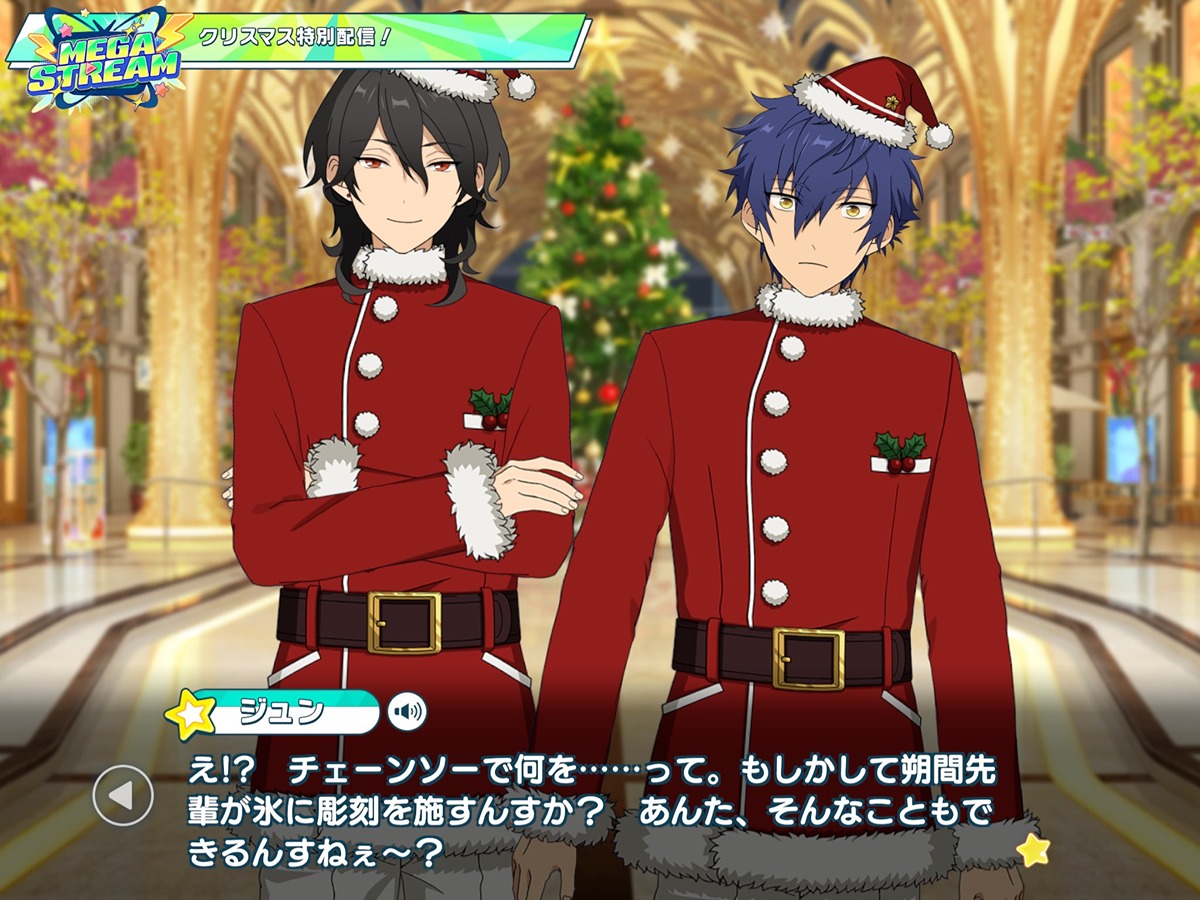This screenshot has width=1200, height=900.
Task: Go back using the left arrow button
Action: tap(122, 796)
